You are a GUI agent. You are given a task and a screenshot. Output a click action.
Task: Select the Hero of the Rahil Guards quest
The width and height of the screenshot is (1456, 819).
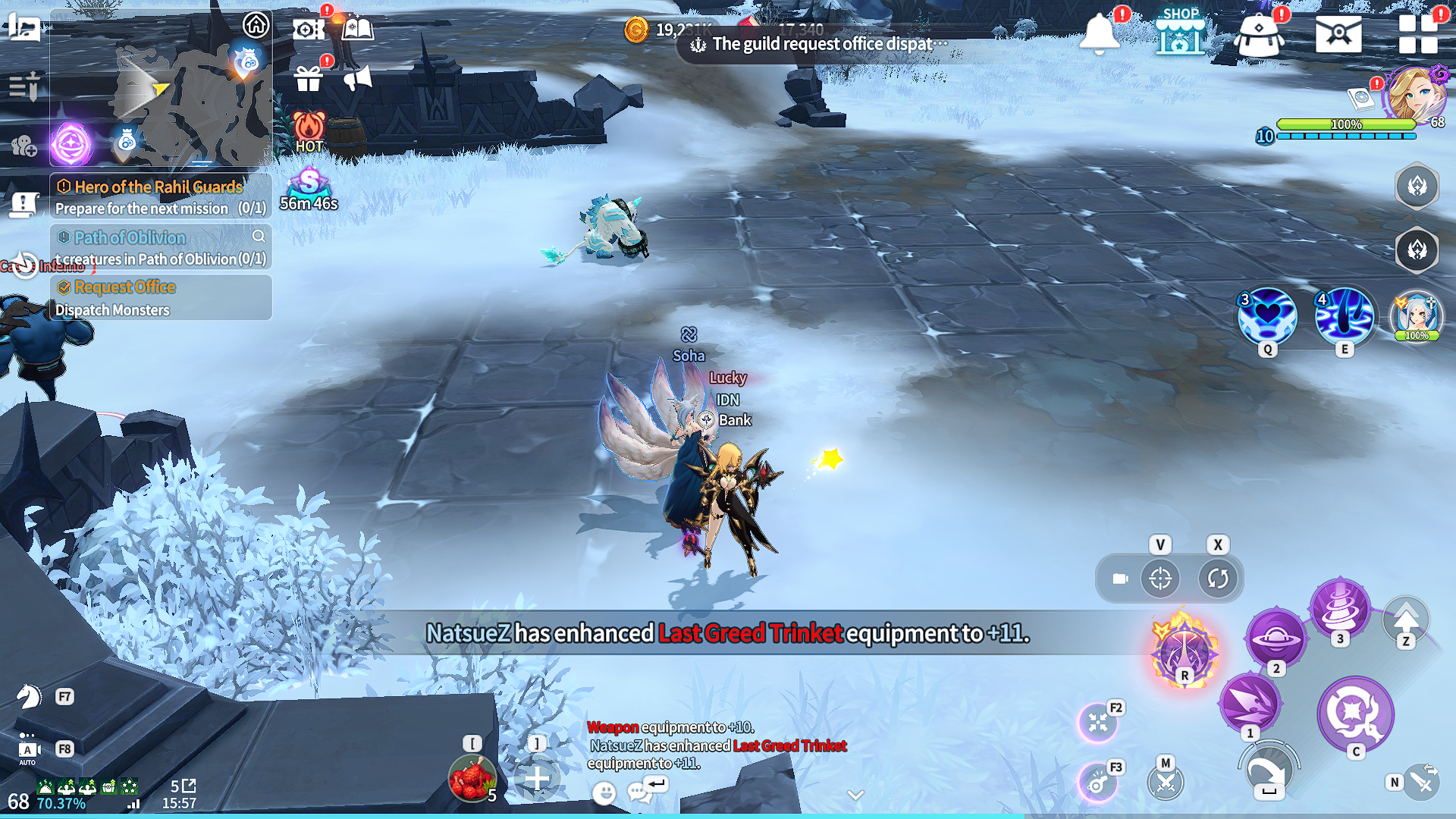(160, 197)
